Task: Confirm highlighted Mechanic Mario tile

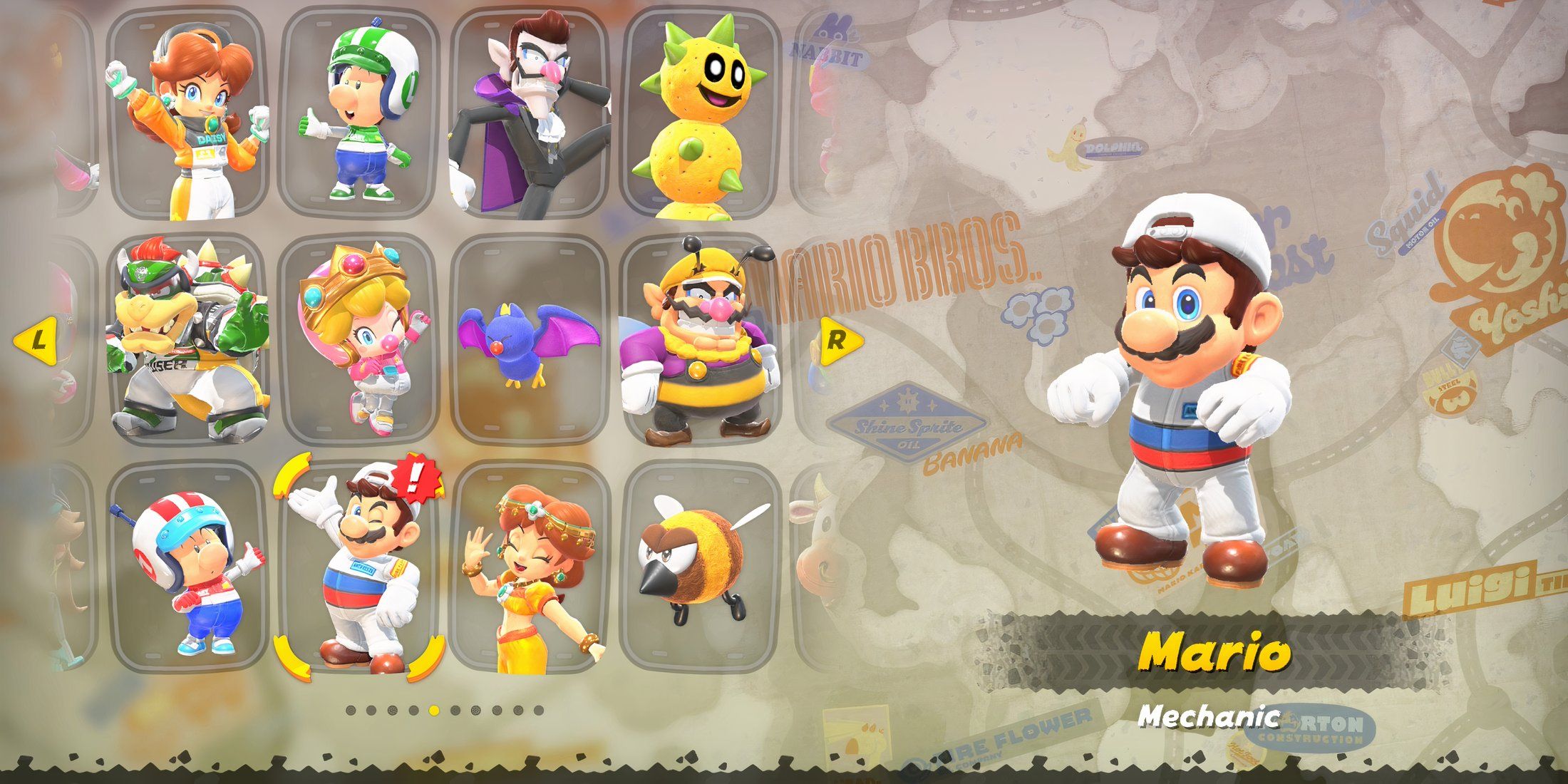Action: tap(359, 567)
